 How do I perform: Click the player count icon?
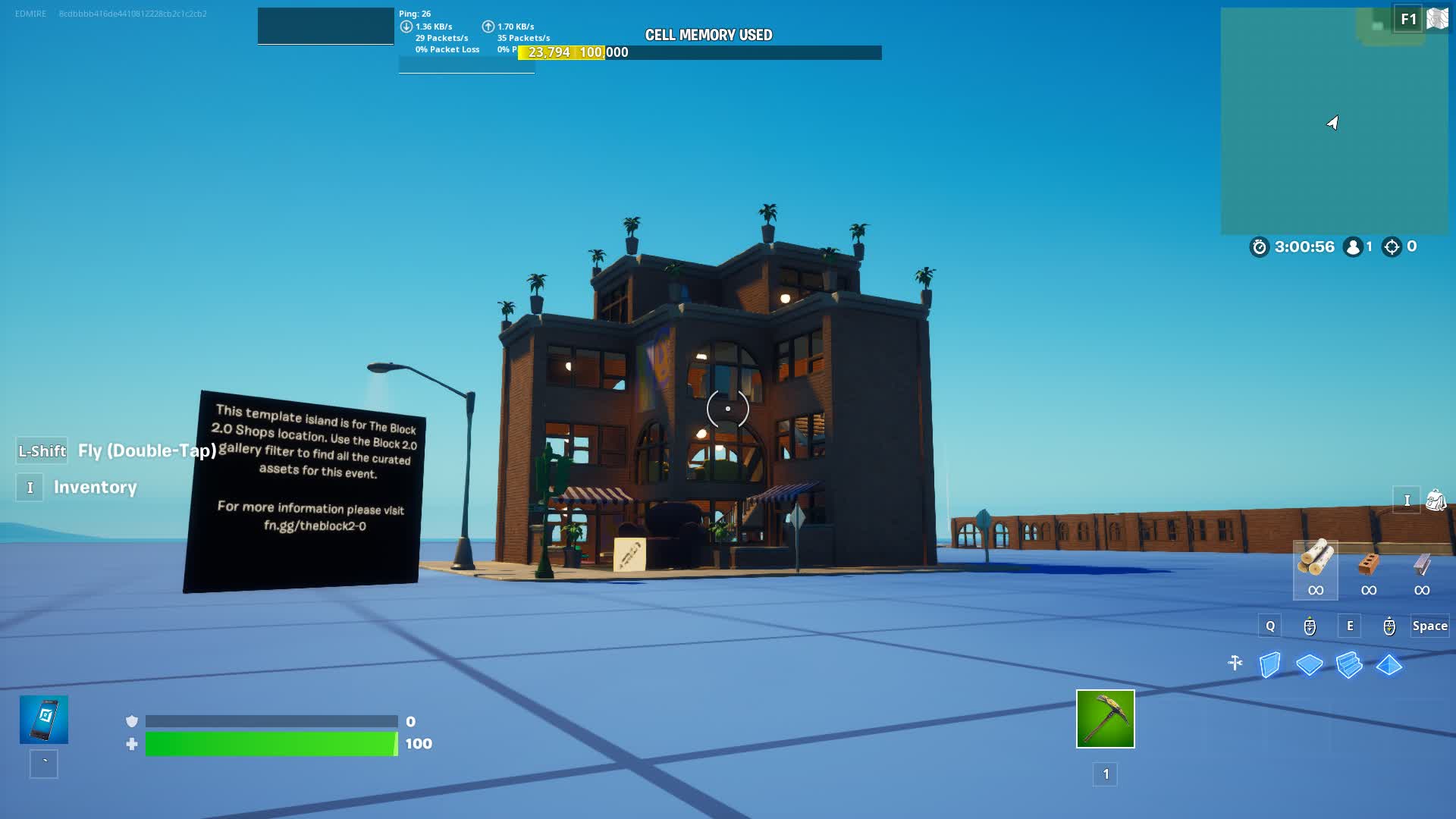point(1352,246)
